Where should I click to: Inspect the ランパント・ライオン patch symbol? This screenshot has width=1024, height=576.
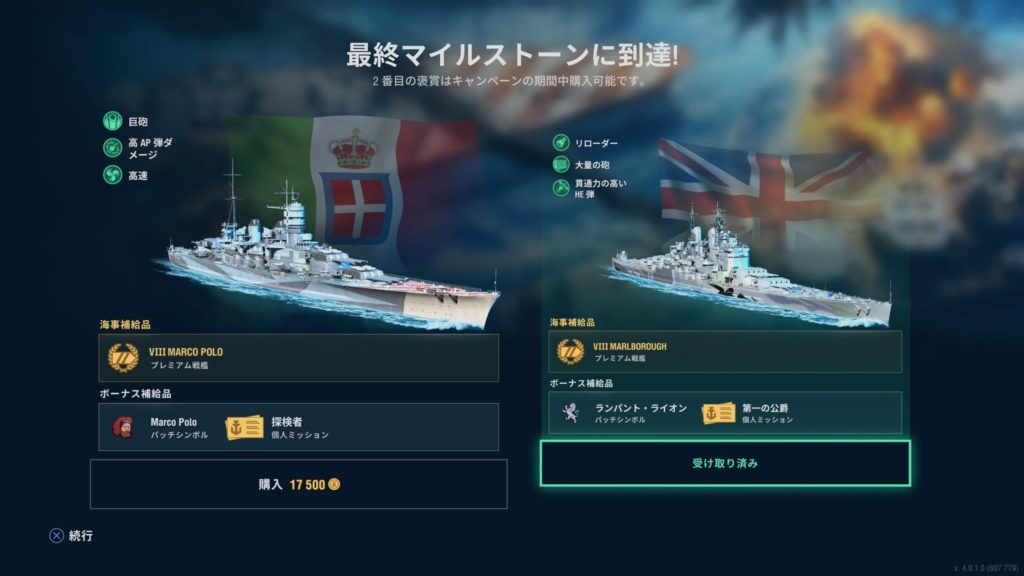click(x=570, y=412)
